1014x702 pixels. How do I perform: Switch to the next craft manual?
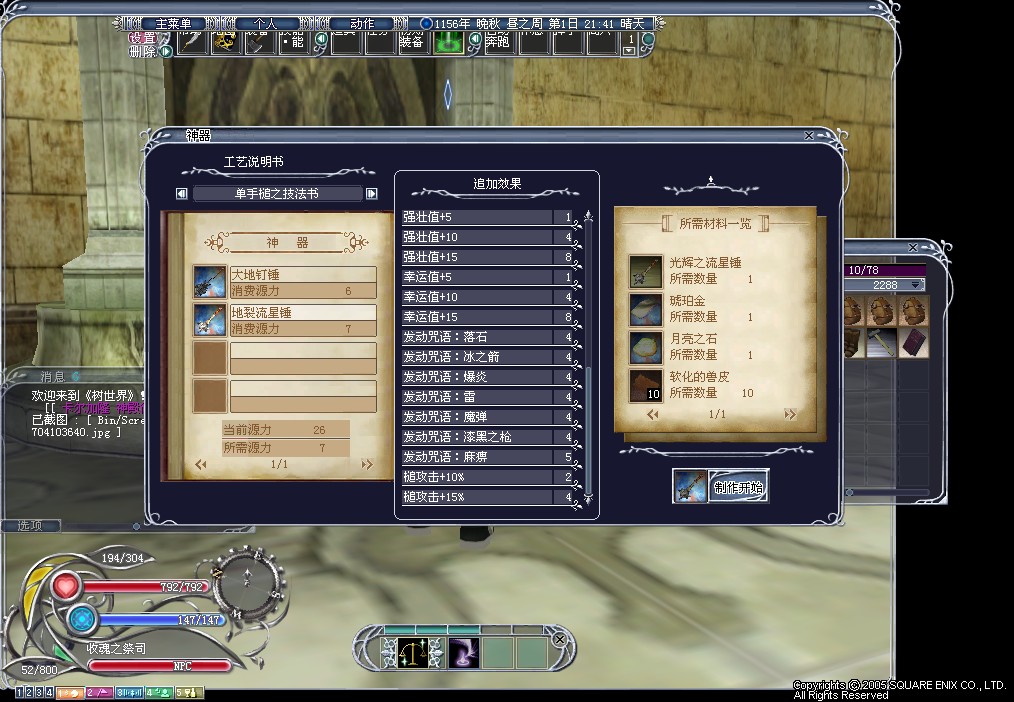tap(372, 194)
